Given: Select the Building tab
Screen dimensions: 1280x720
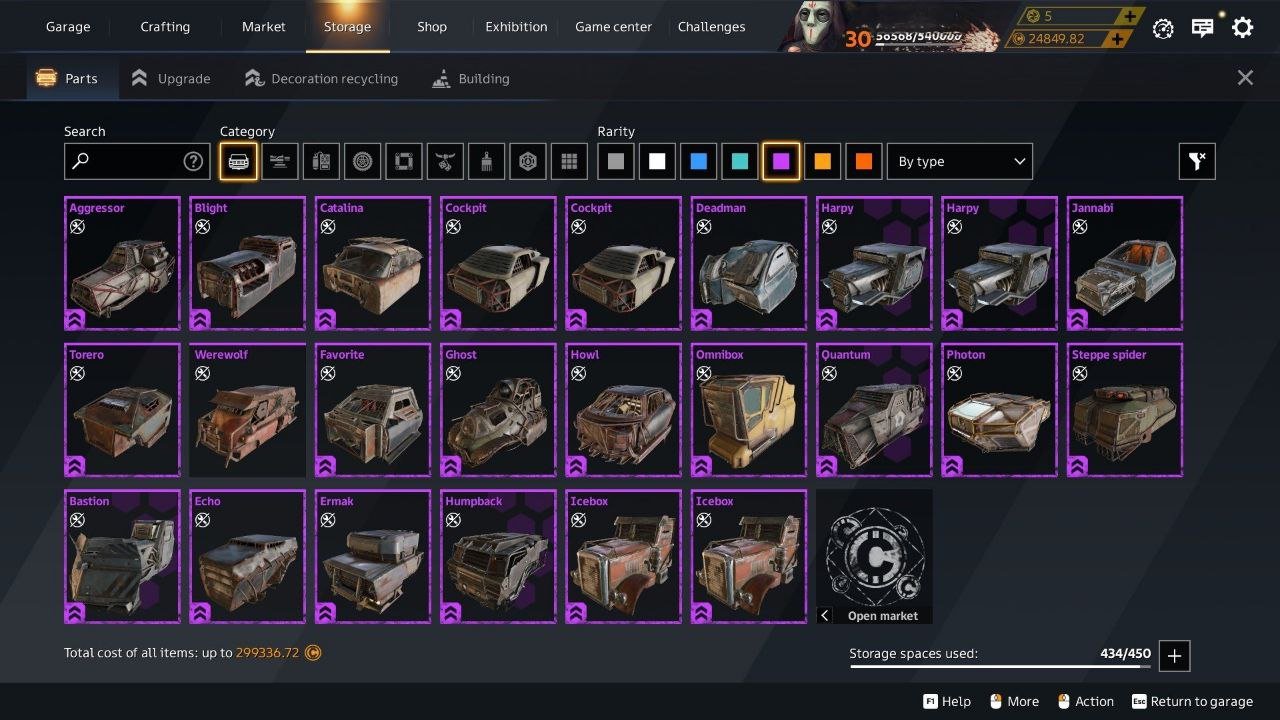Looking at the screenshot, I should coord(471,78).
